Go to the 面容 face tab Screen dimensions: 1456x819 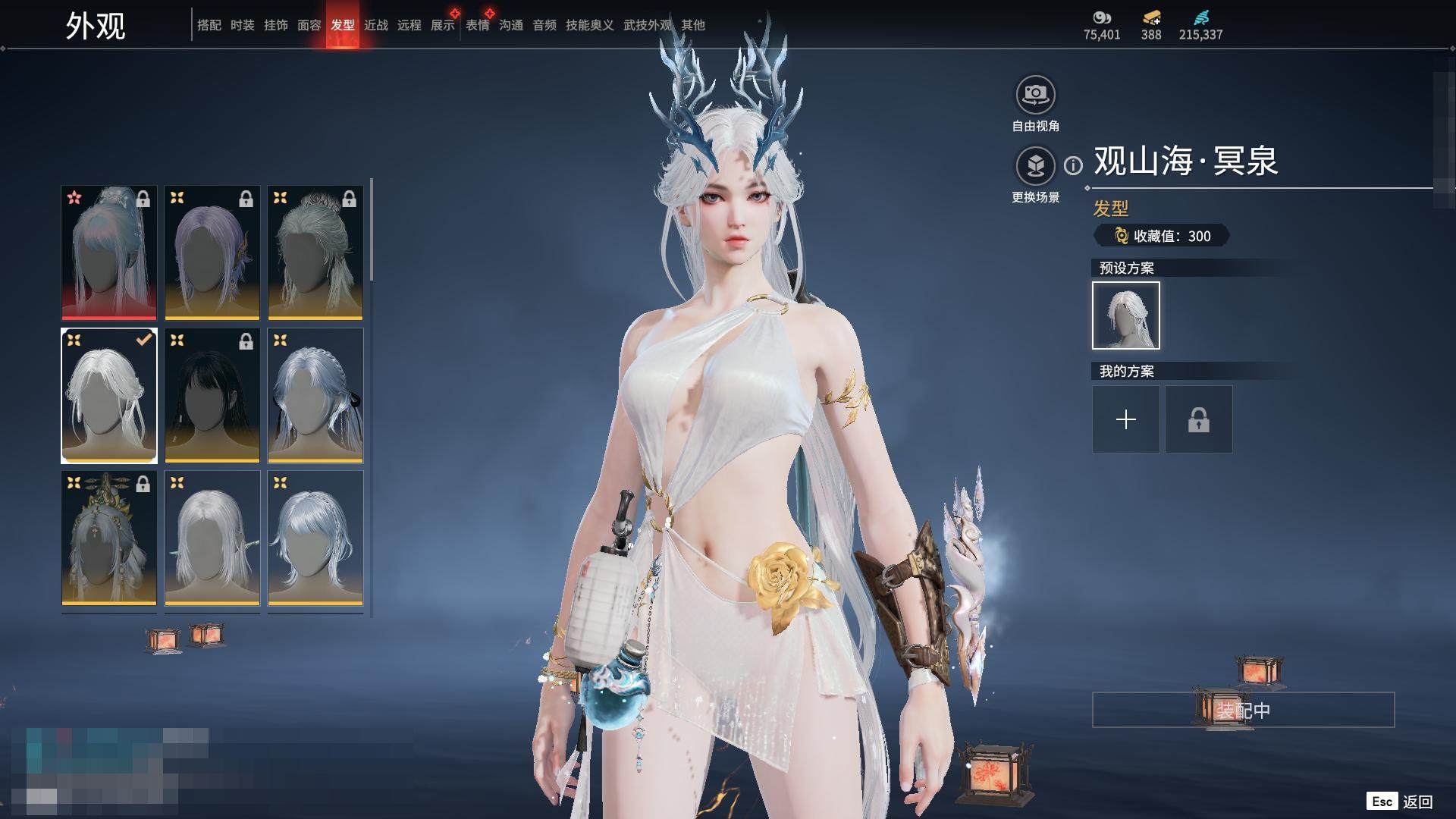coord(309,25)
